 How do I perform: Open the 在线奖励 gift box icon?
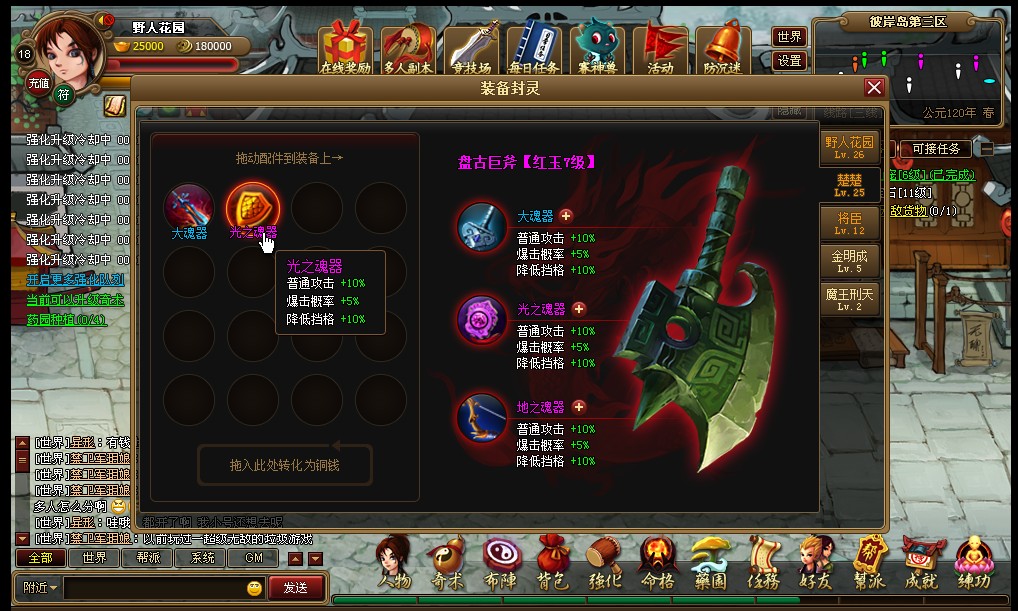(345, 48)
